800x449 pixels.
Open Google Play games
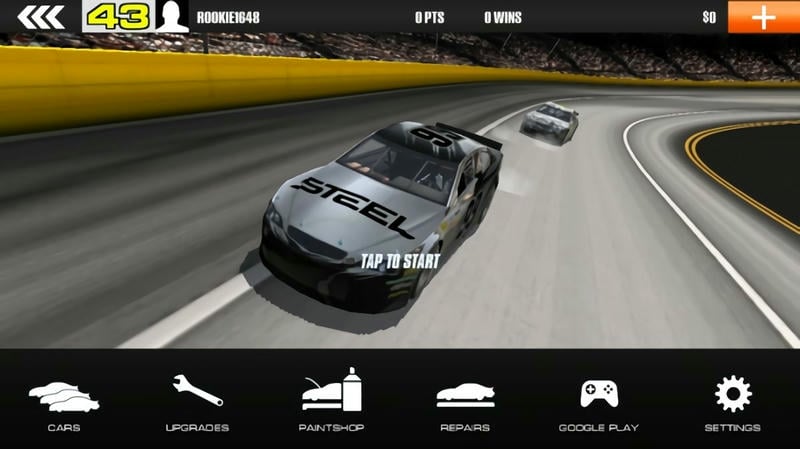598,402
